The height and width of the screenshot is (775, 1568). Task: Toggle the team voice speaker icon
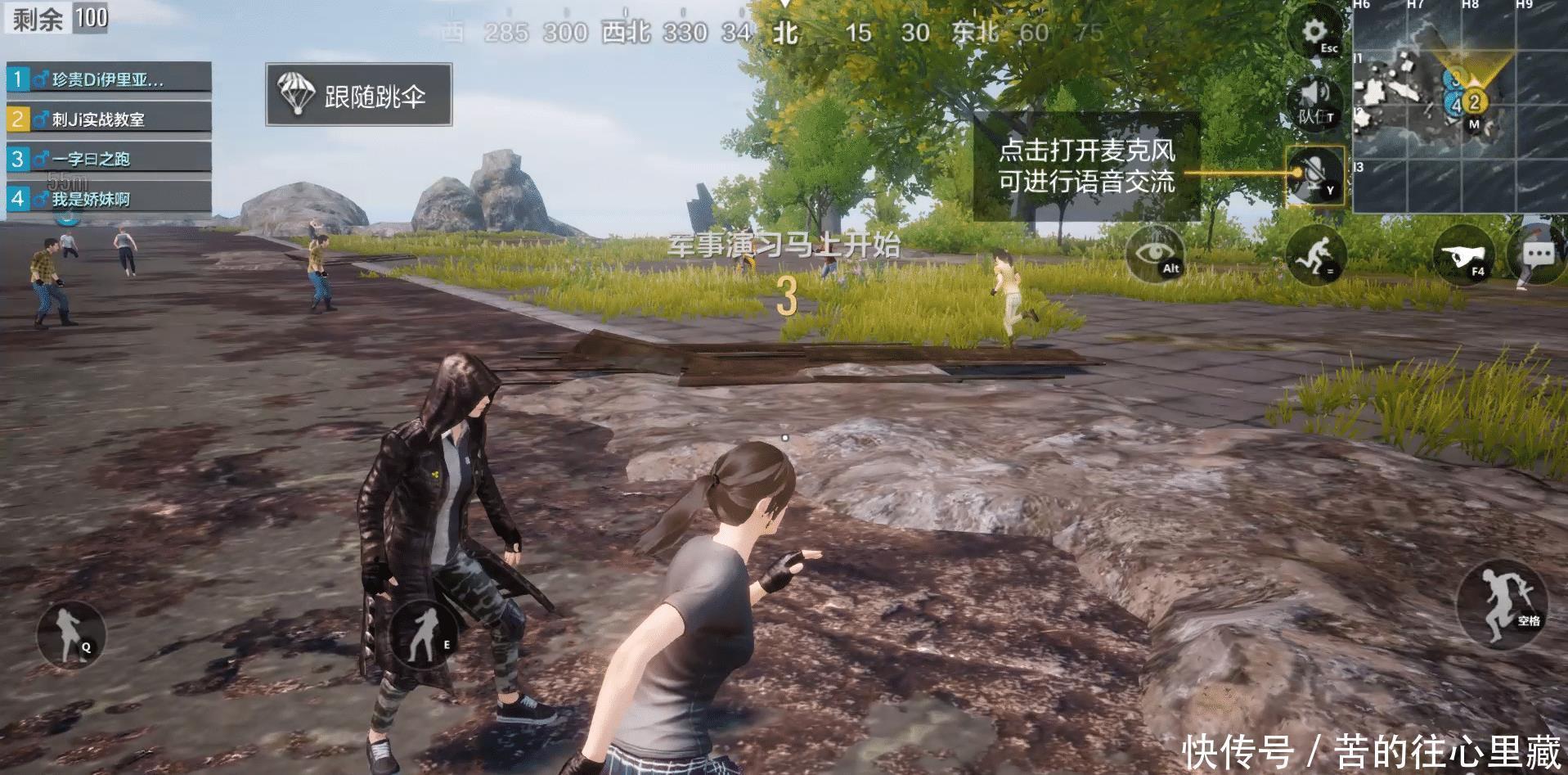(1314, 102)
